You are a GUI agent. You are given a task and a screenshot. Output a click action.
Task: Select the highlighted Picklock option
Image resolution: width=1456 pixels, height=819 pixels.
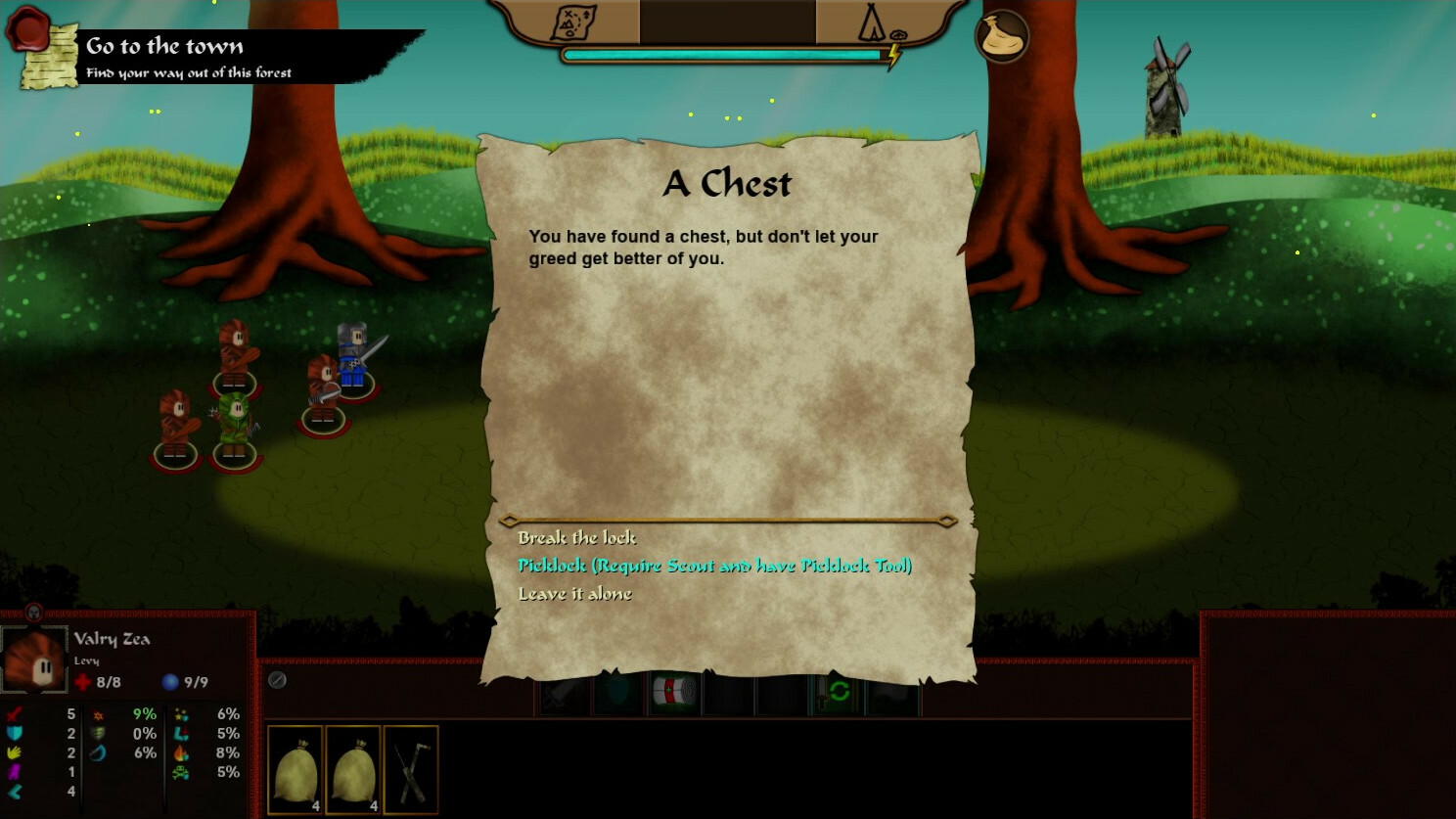pos(715,566)
